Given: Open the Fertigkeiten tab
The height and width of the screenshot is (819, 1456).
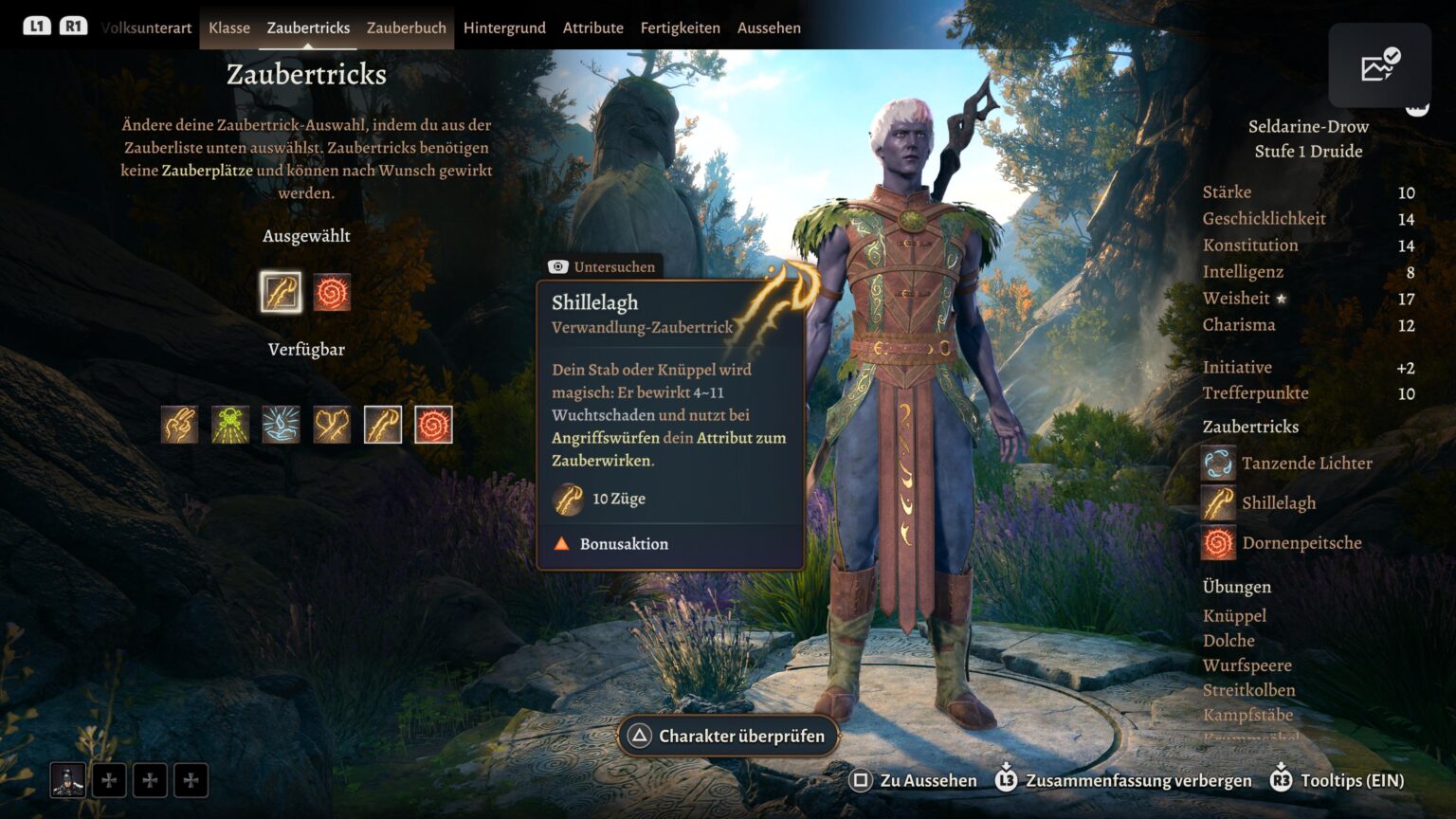Looking at the screenshot, I should click(680, 27).
